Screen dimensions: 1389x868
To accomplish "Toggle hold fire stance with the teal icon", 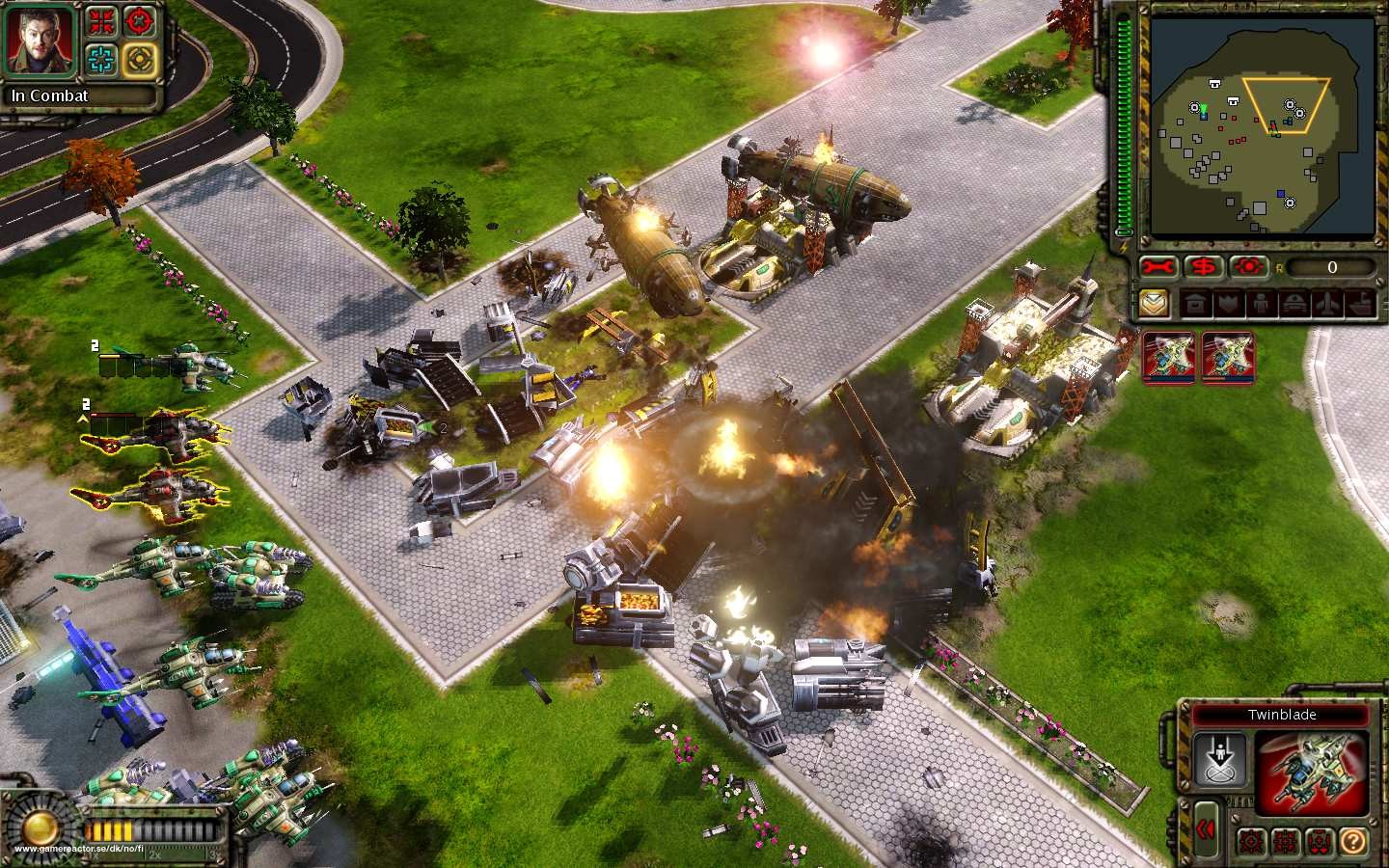I will [100, 59].
